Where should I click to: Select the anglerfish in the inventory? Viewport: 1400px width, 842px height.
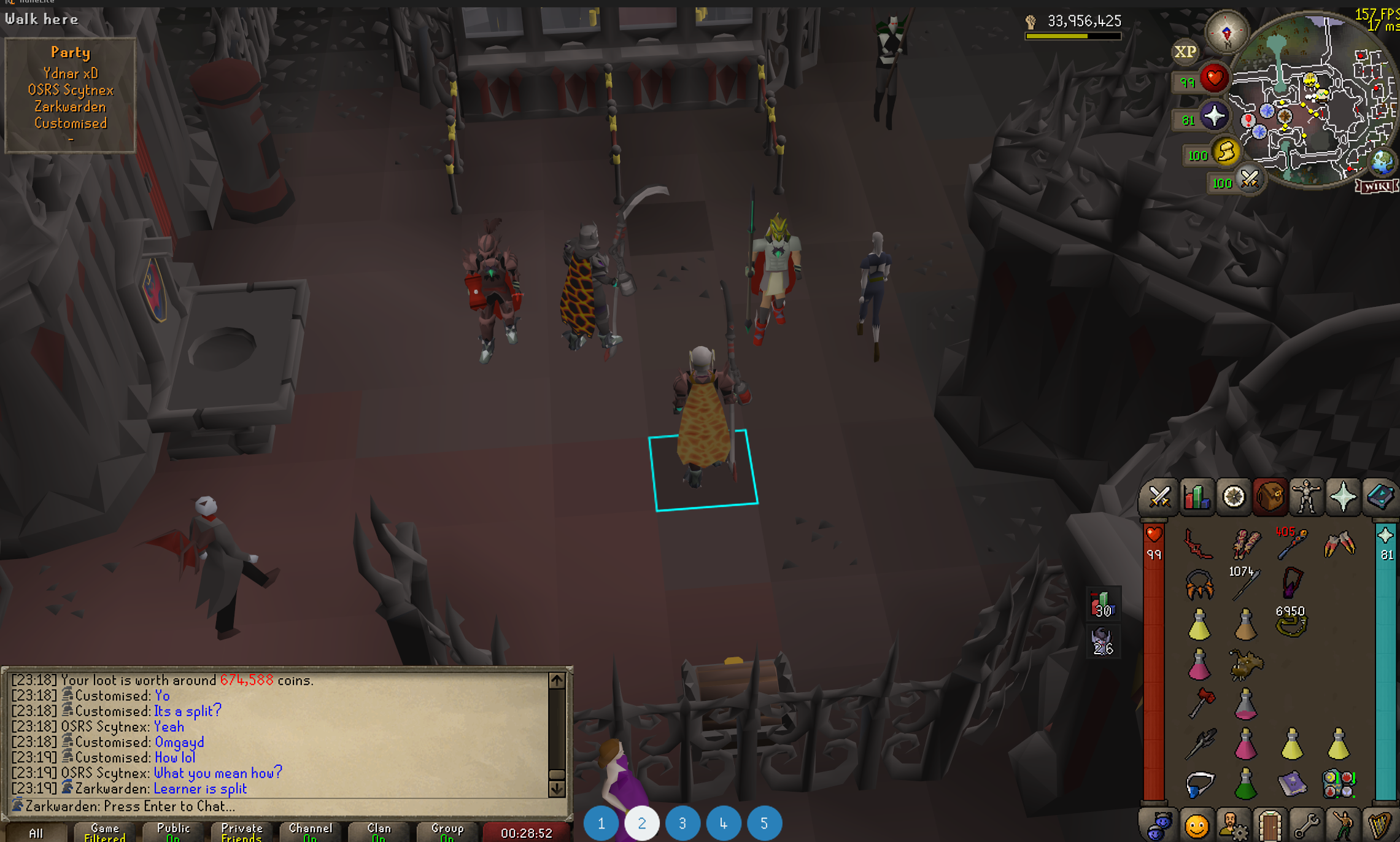(x=1245, y=665)
